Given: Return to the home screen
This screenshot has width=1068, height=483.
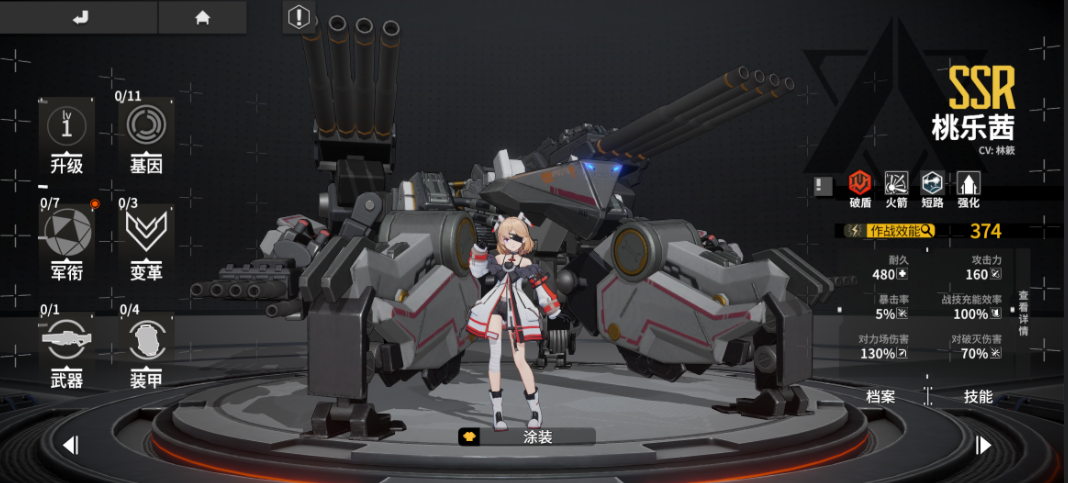Looking at the screenshot, I should tap(202, 17).
